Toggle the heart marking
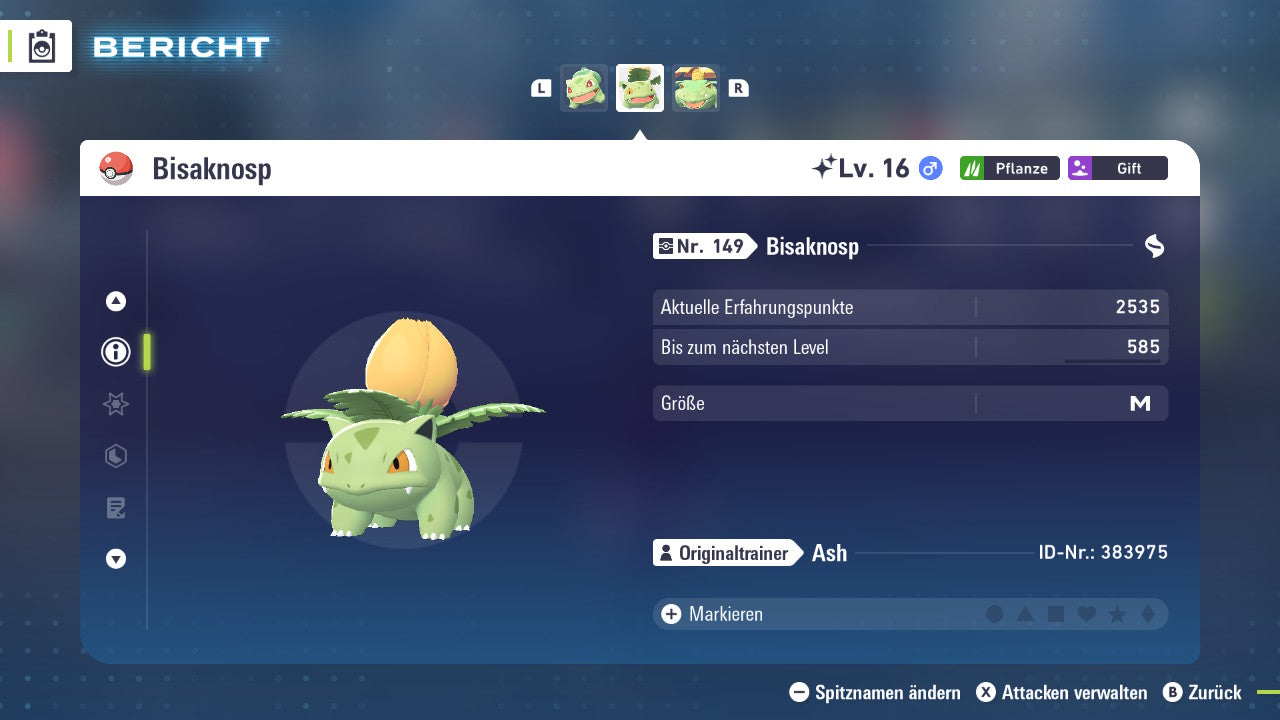Image resolution: width=1280 pixels, height=720 pixels. tap(1086, 614)
